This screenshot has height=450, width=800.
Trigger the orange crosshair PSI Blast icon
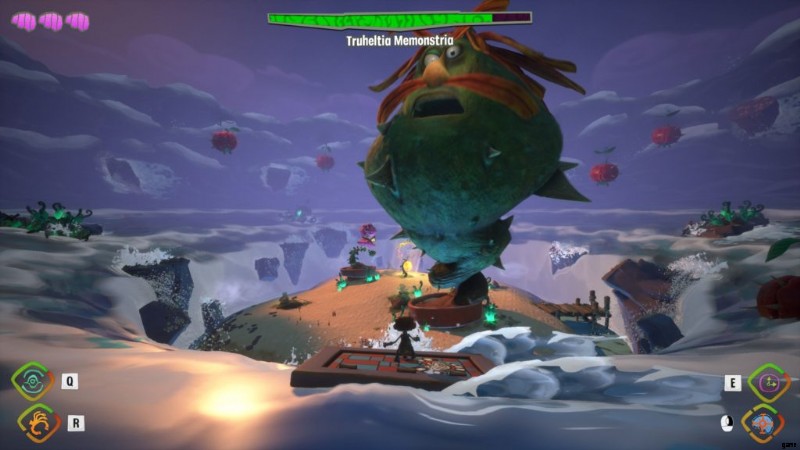(763, 423)
